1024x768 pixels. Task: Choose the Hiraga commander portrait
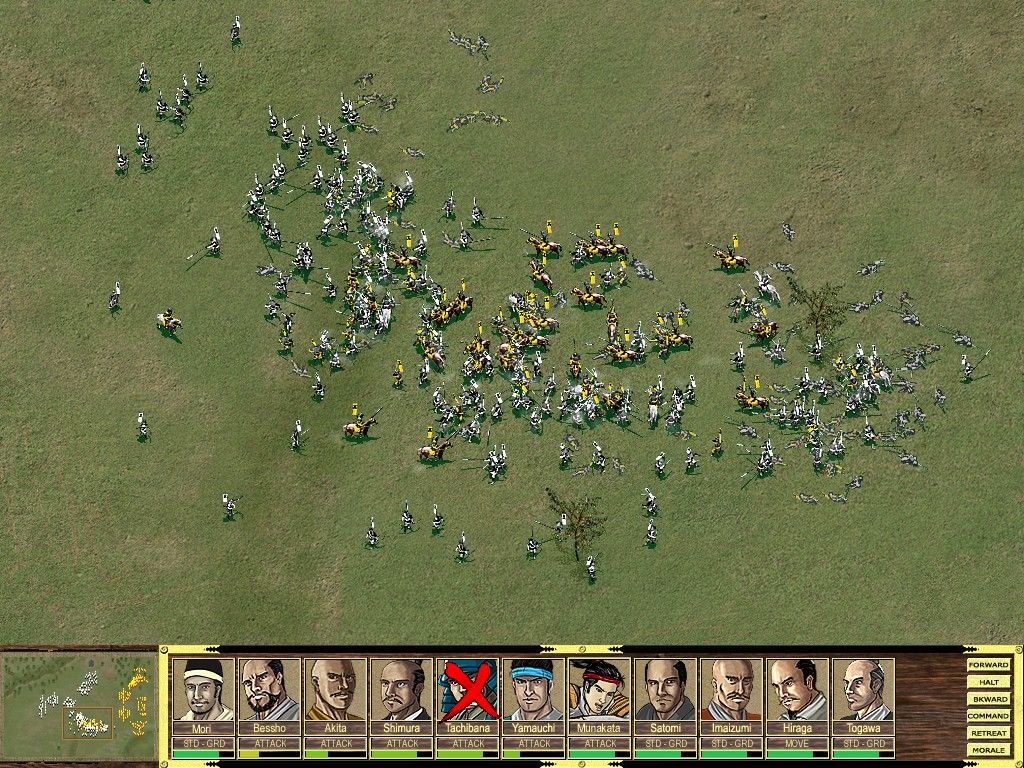click(x=797, y=690)
